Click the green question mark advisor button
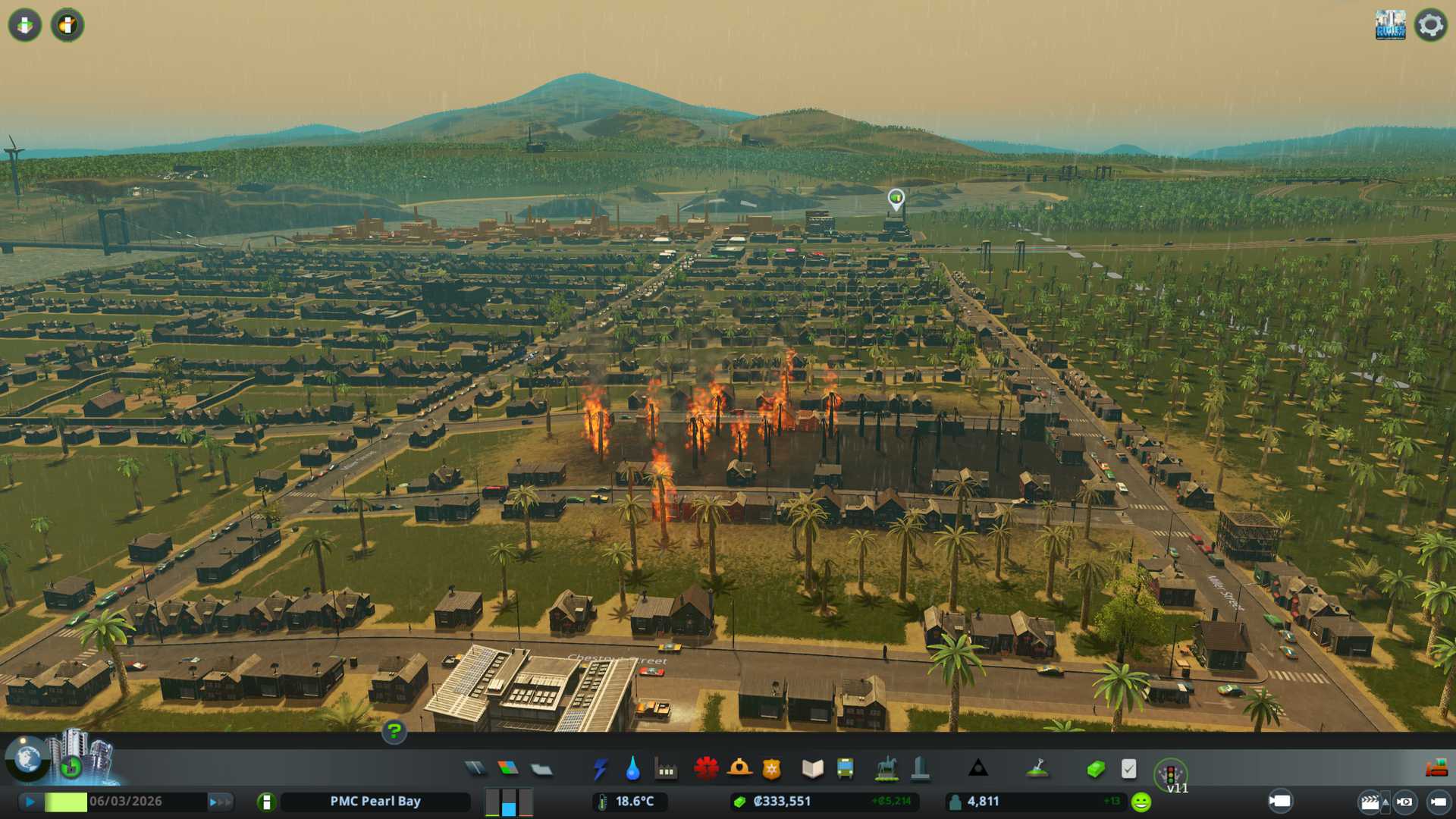 coord(394,732)
